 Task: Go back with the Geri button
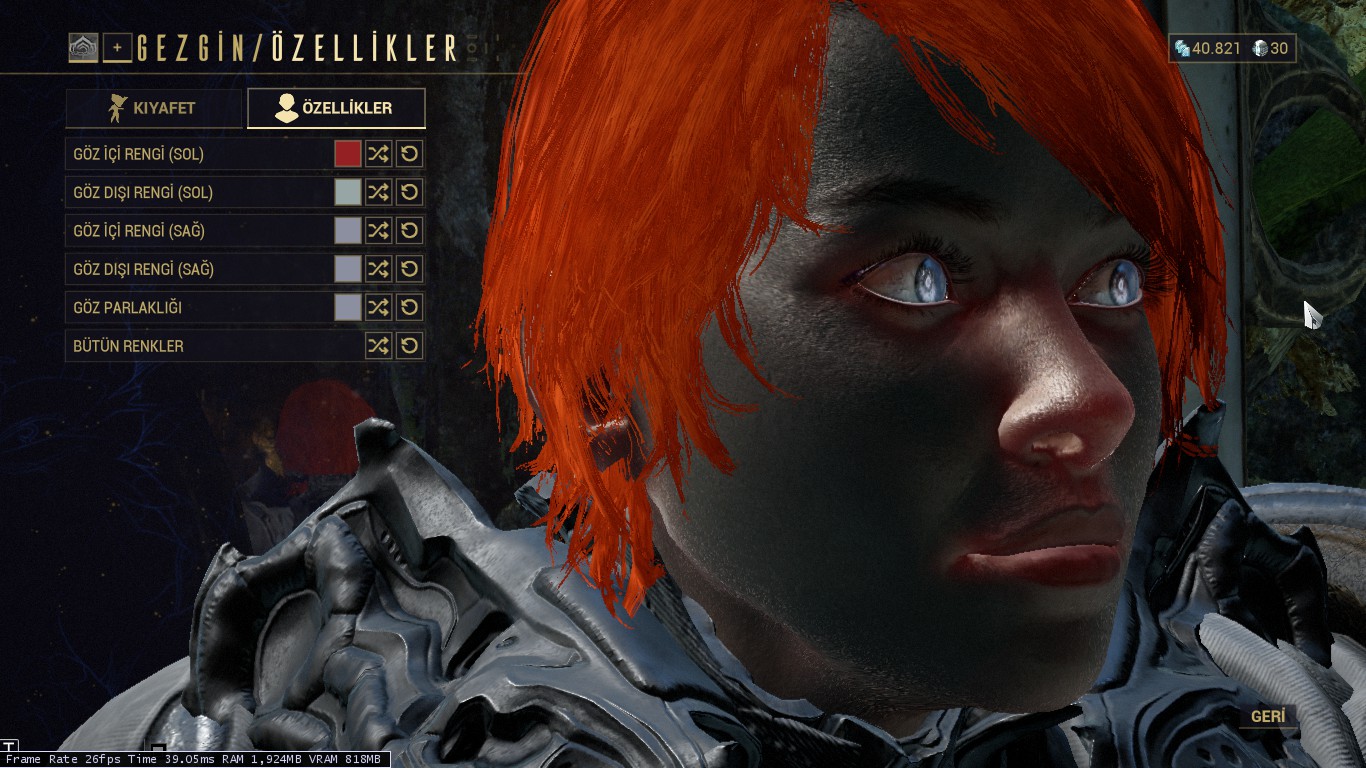pos(1268,716)
